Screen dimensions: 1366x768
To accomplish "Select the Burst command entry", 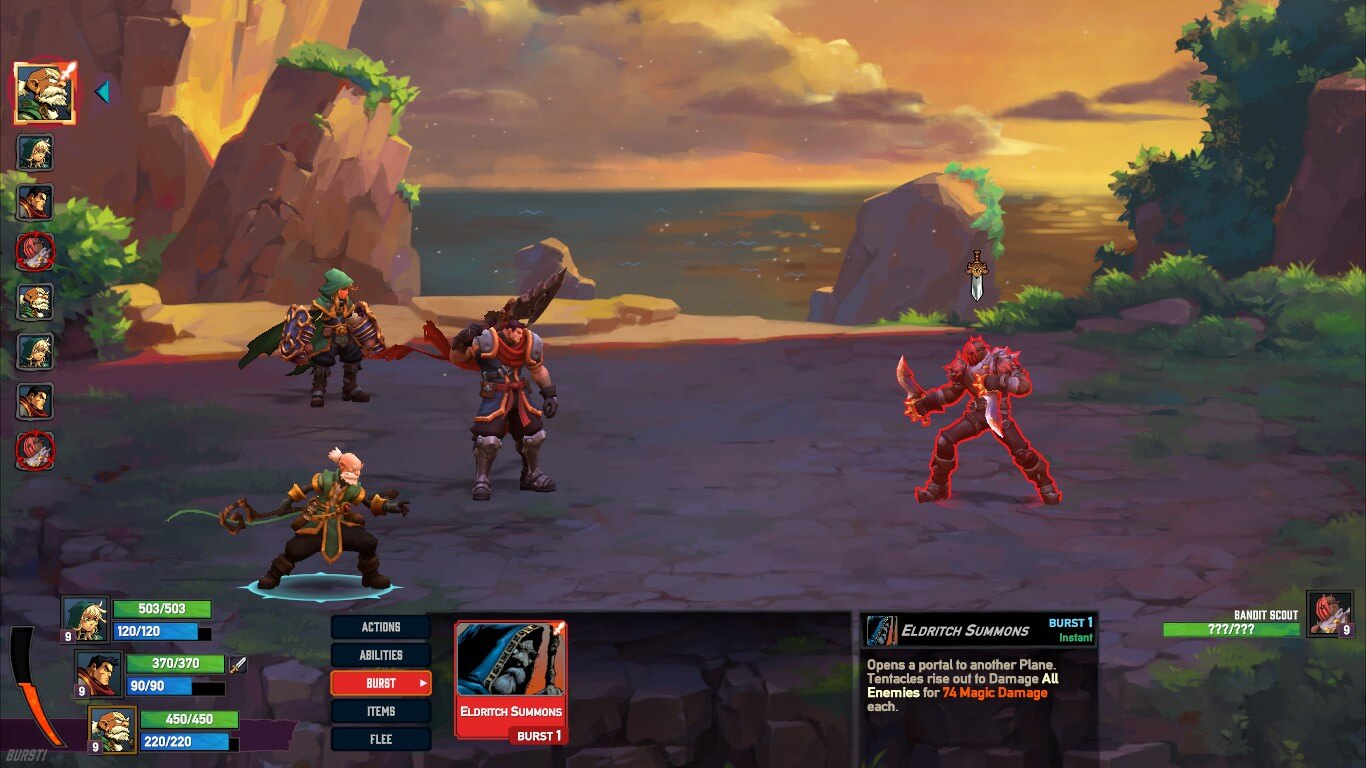I will point(381,683).
